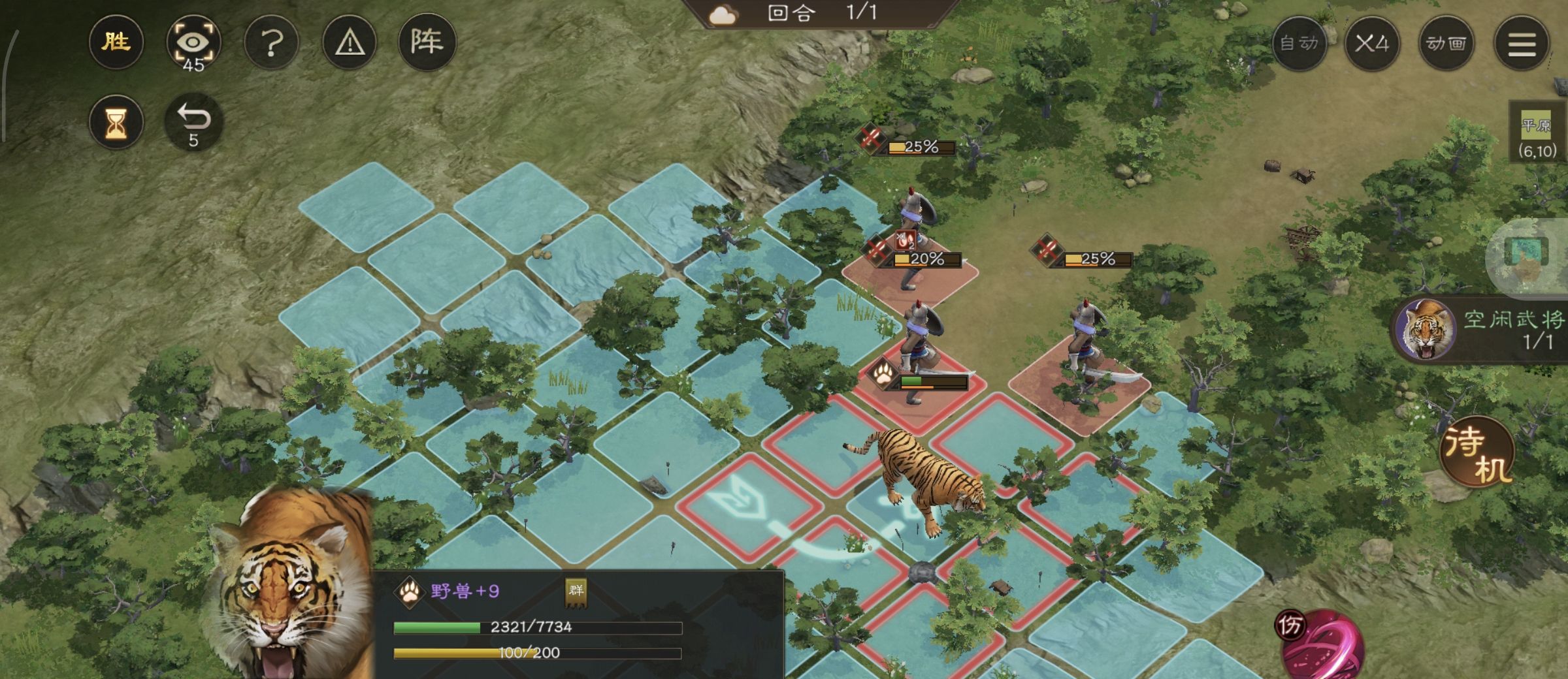
Task: Toggle the 自动 auto-battle button
Action: click(x=1299, y=44)
